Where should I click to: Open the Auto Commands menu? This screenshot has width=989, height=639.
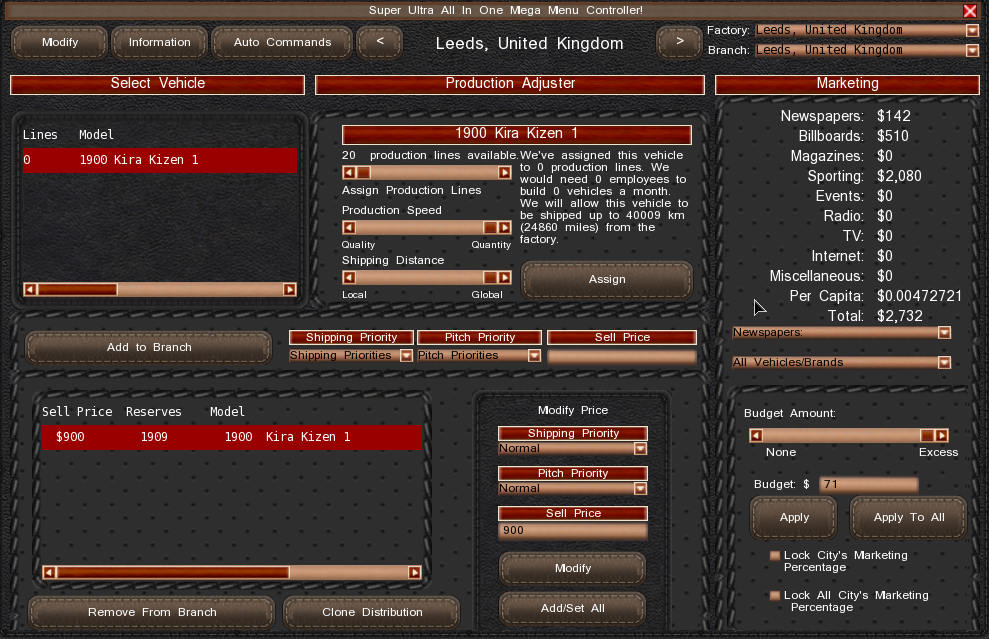[x=282, y=42]
